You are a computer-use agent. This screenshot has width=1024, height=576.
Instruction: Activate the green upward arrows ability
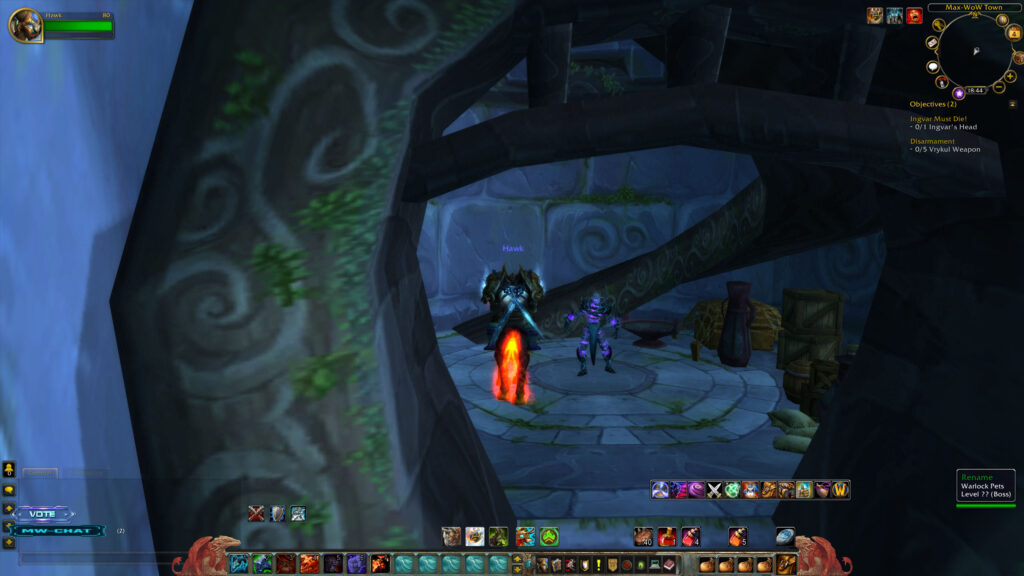pos(549,537)
